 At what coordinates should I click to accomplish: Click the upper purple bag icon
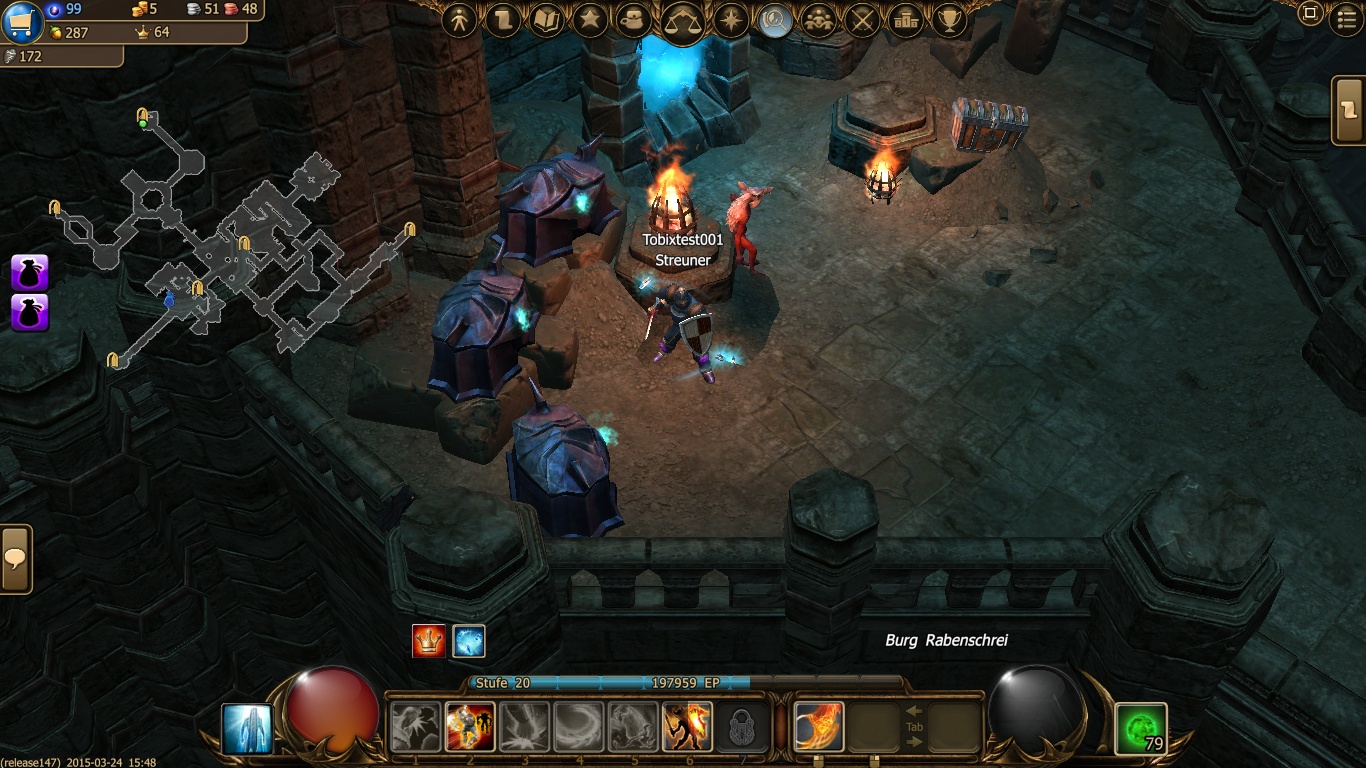tap(29, 272)
